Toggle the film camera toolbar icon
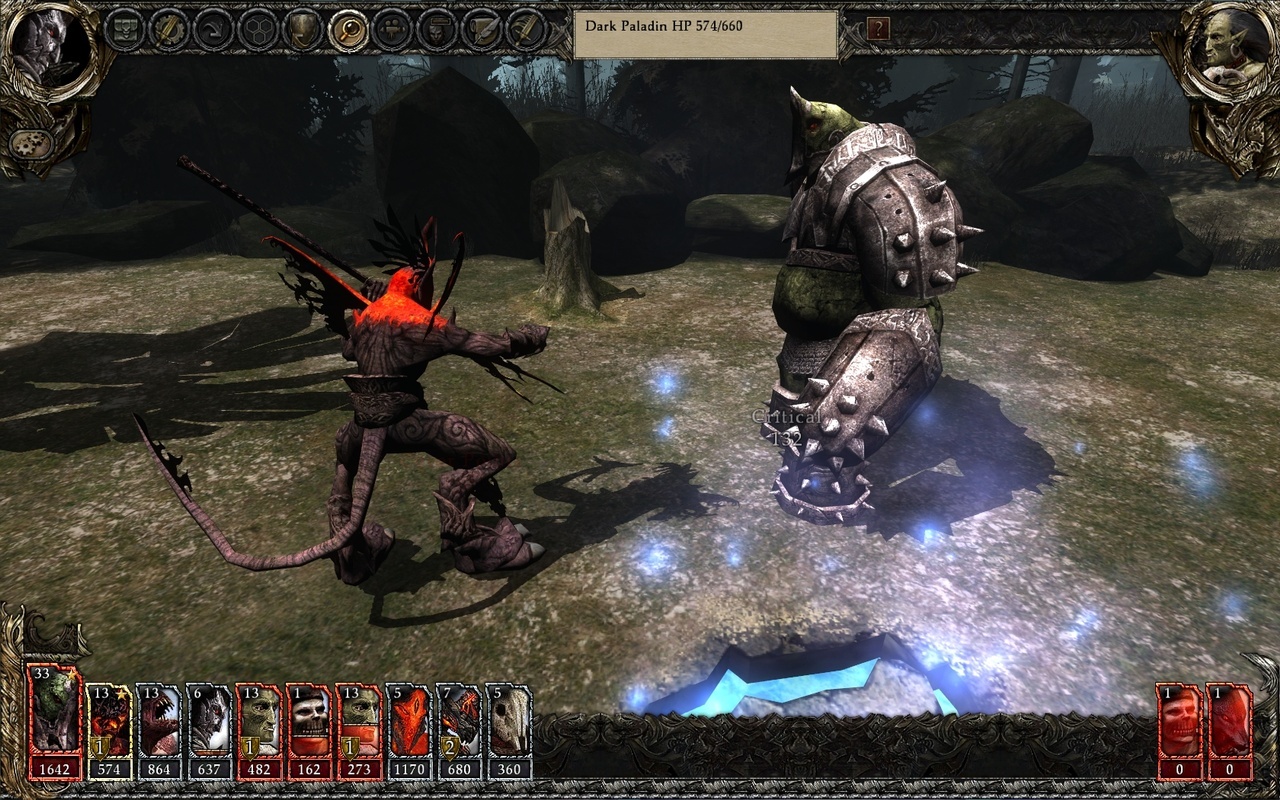This screenshot has height=800, width=1280. click(391, 29)
